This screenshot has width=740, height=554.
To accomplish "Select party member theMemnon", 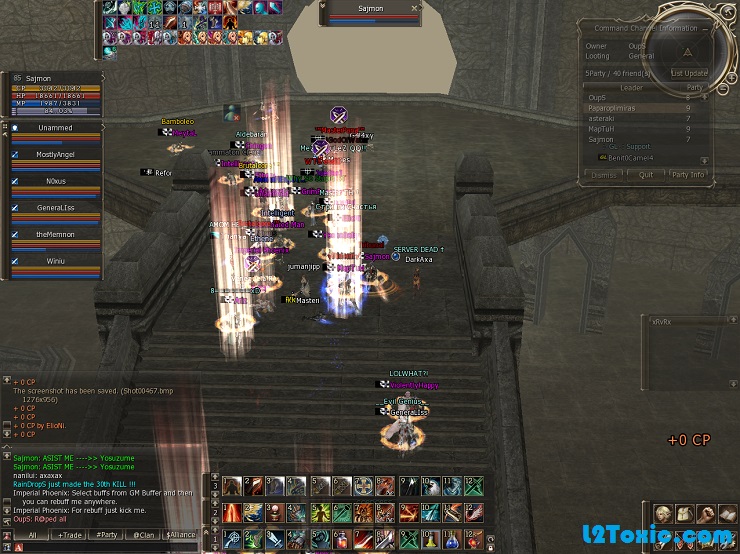I will pos(55,234).
